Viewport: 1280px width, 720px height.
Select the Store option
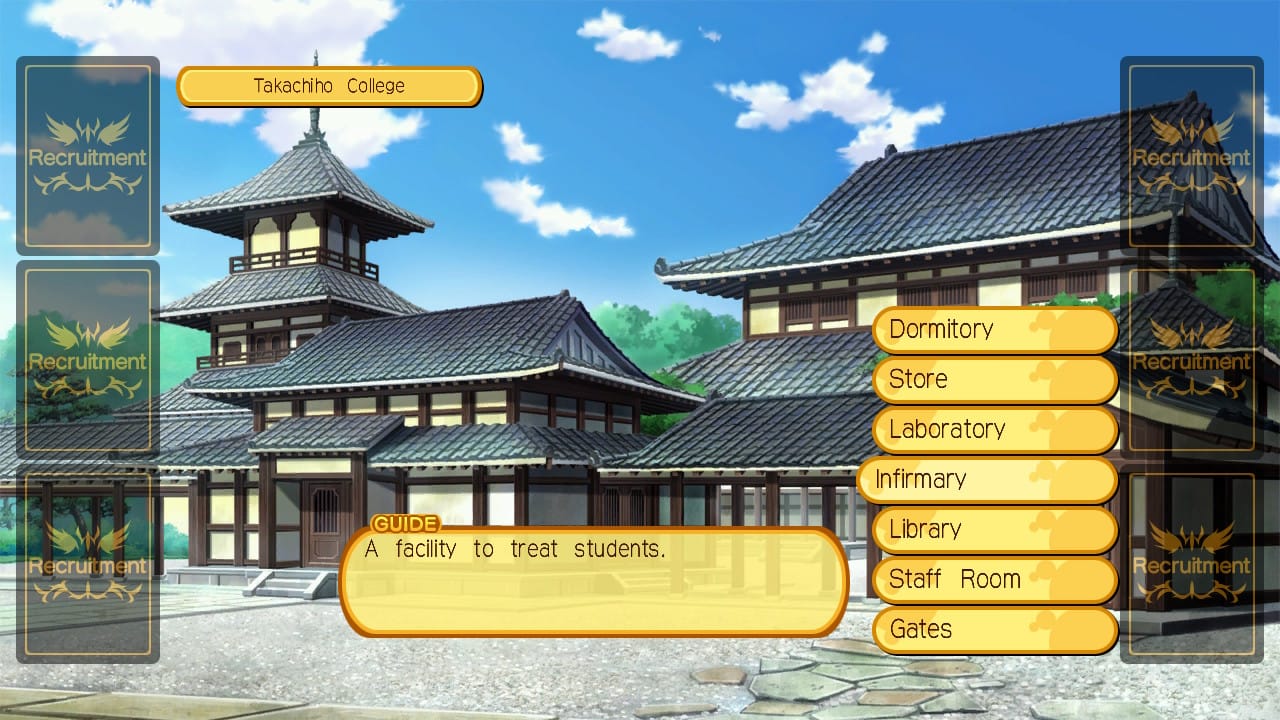pos(994,380)
